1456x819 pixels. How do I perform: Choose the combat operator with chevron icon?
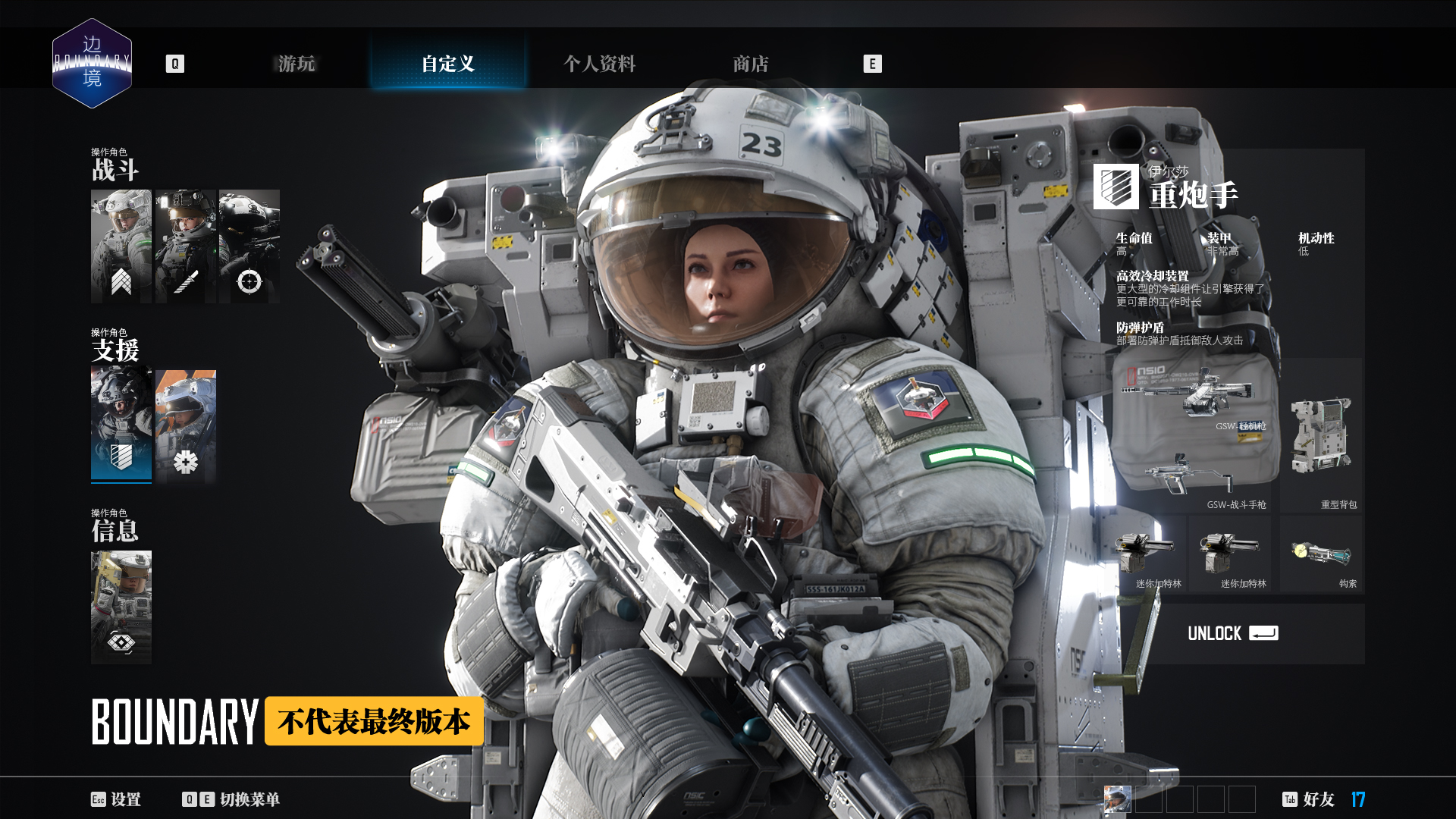pyautogui.click(x=121, y=246)
